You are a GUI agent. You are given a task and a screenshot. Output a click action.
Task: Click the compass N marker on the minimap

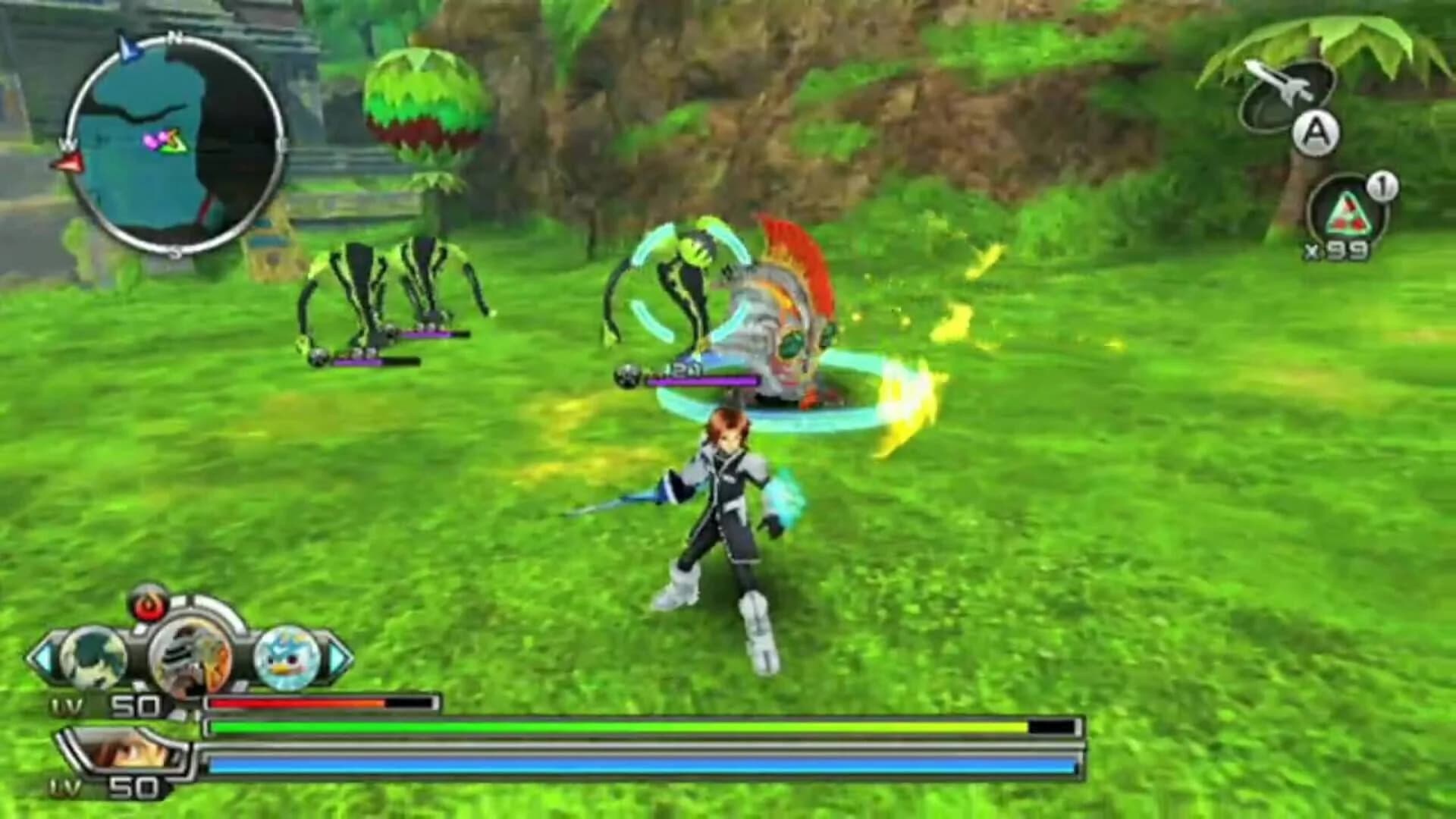[177, 36]
